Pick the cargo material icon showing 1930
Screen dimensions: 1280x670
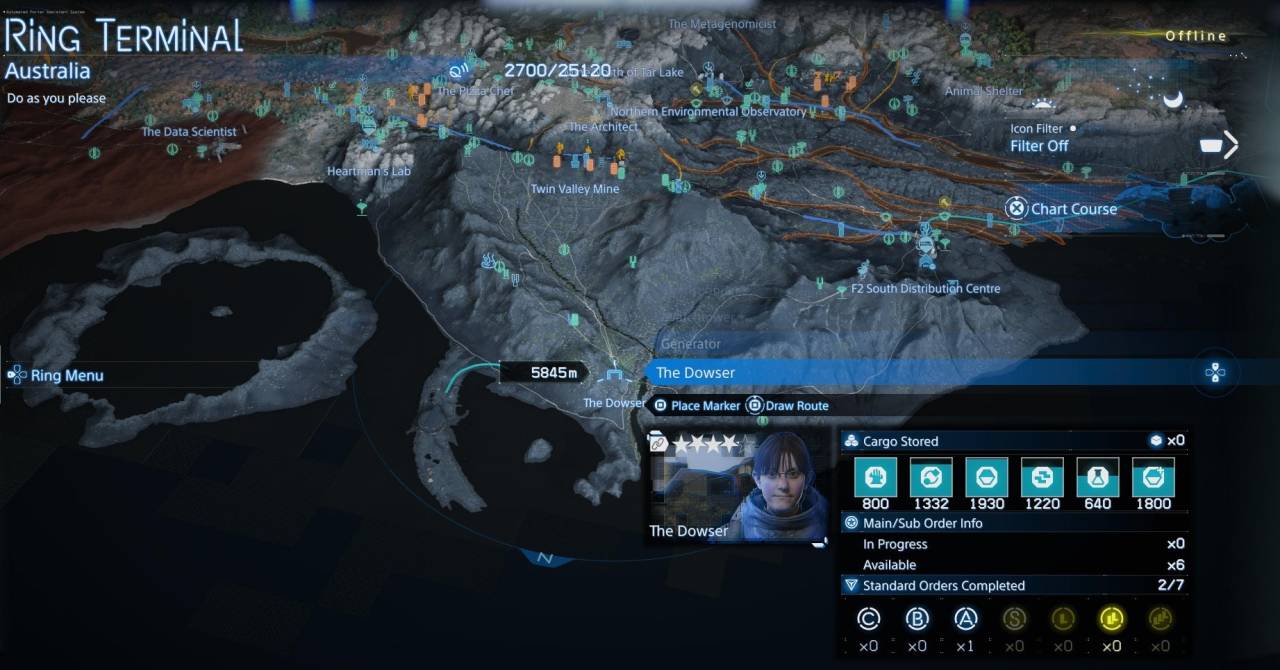(x=986, y=479)
